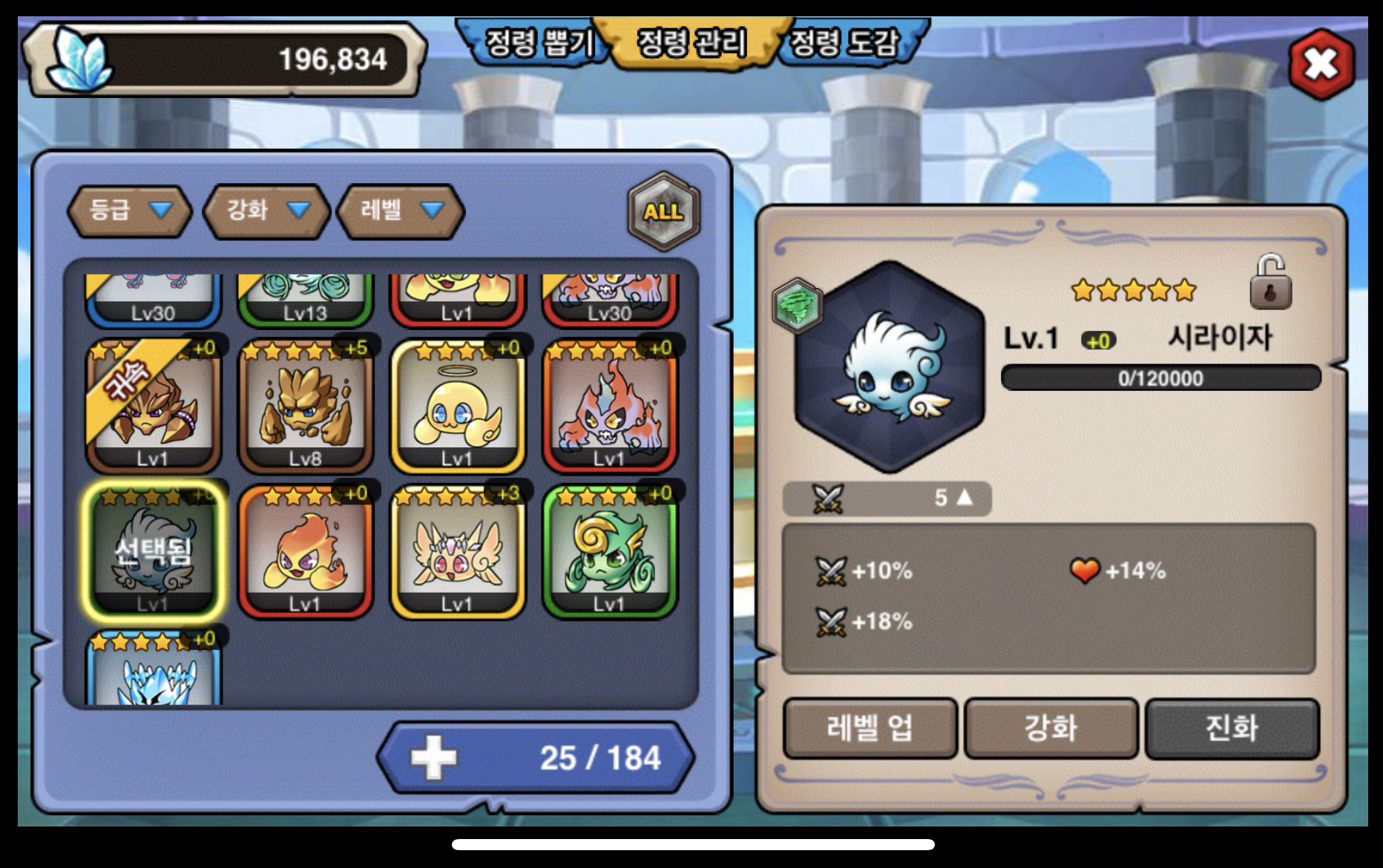This screenshot has width=1383, height=868.
Task: Expand spirit storage with the plus button
Action: 433,757
